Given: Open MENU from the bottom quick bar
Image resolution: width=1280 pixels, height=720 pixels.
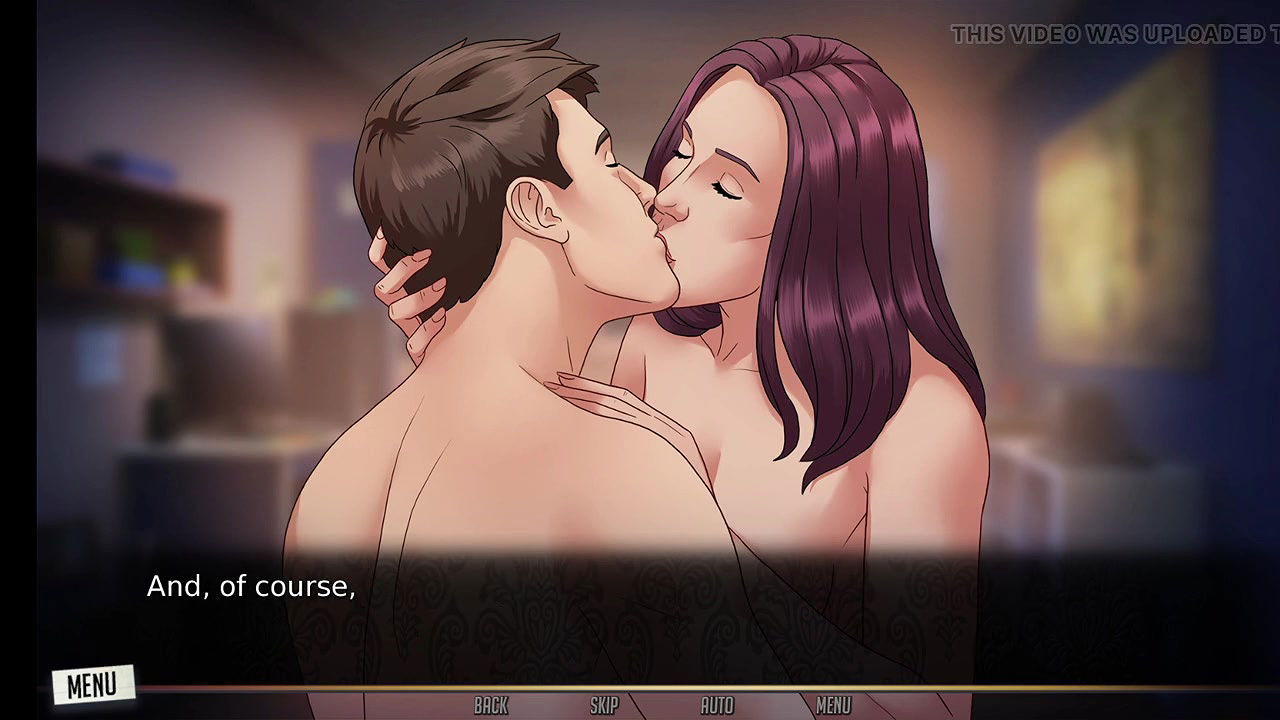Looking at the screenshot, I should 833,706.
